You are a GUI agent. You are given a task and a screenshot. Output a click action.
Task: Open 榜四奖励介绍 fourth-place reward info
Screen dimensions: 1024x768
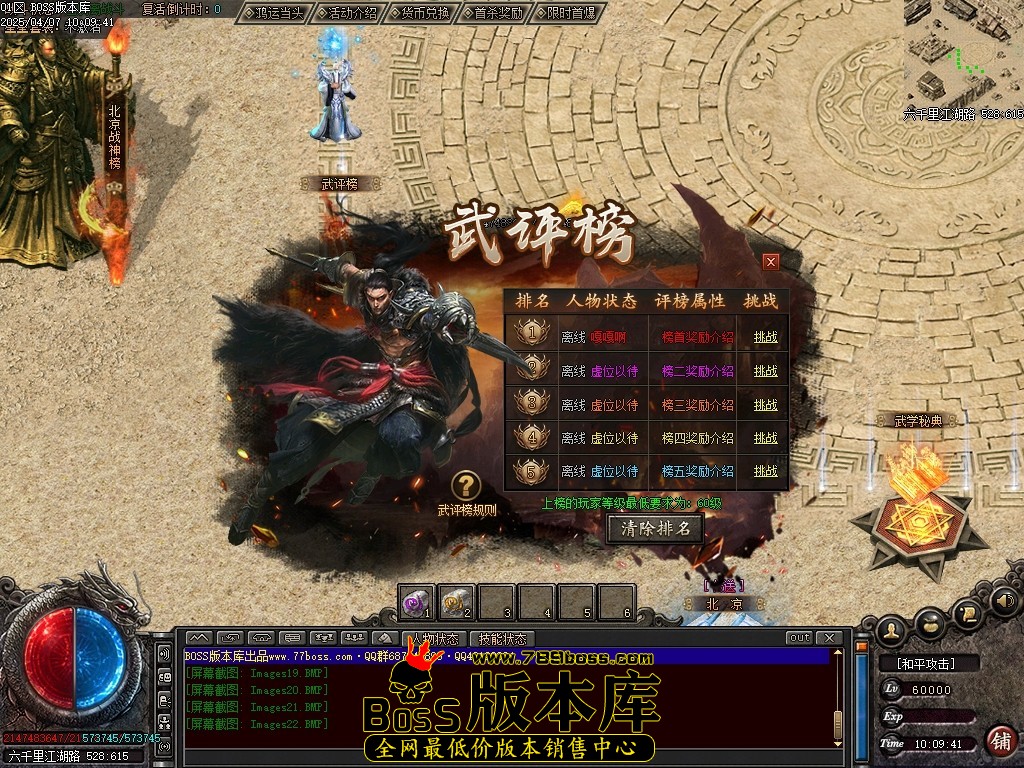click(x=697, y=438)
